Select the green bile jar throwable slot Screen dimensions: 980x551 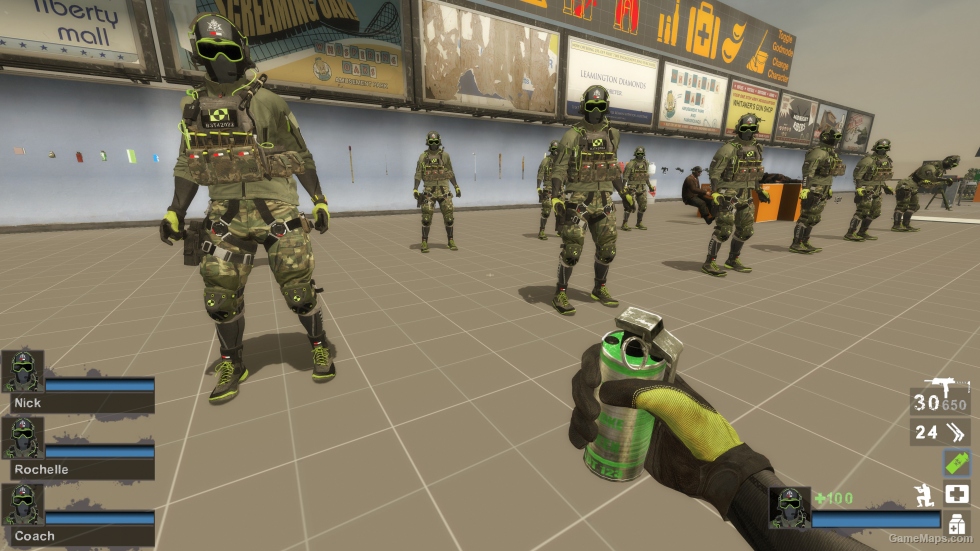956,462
